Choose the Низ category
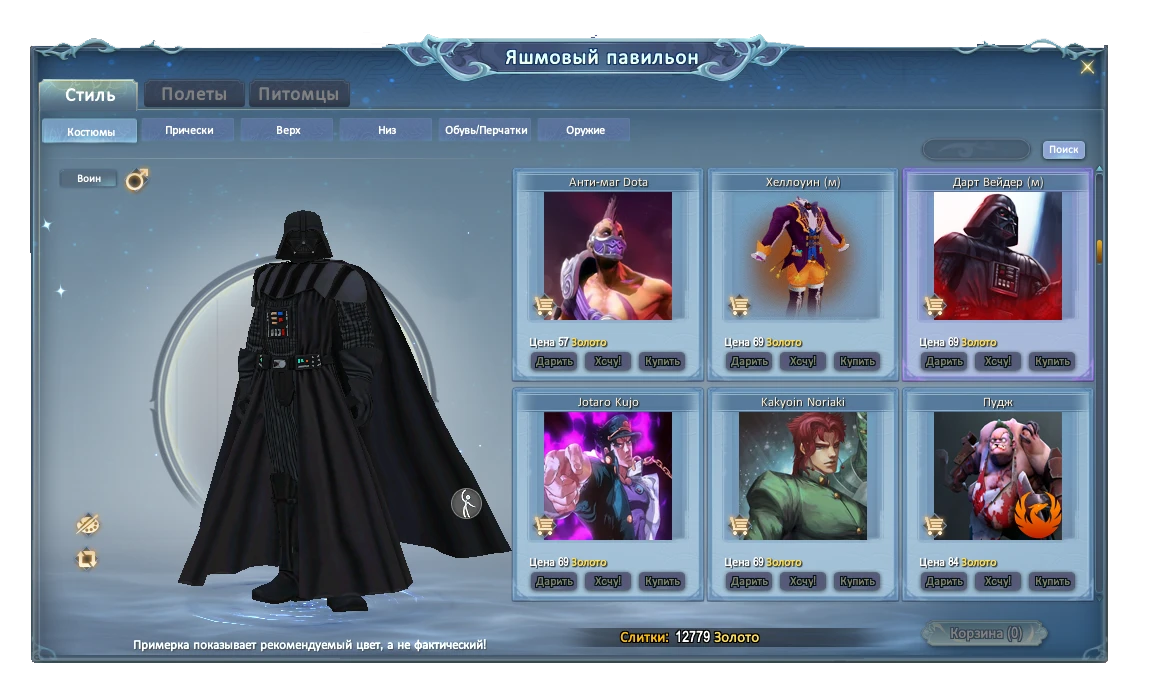 pyautogui.click(x=387, y=130)
